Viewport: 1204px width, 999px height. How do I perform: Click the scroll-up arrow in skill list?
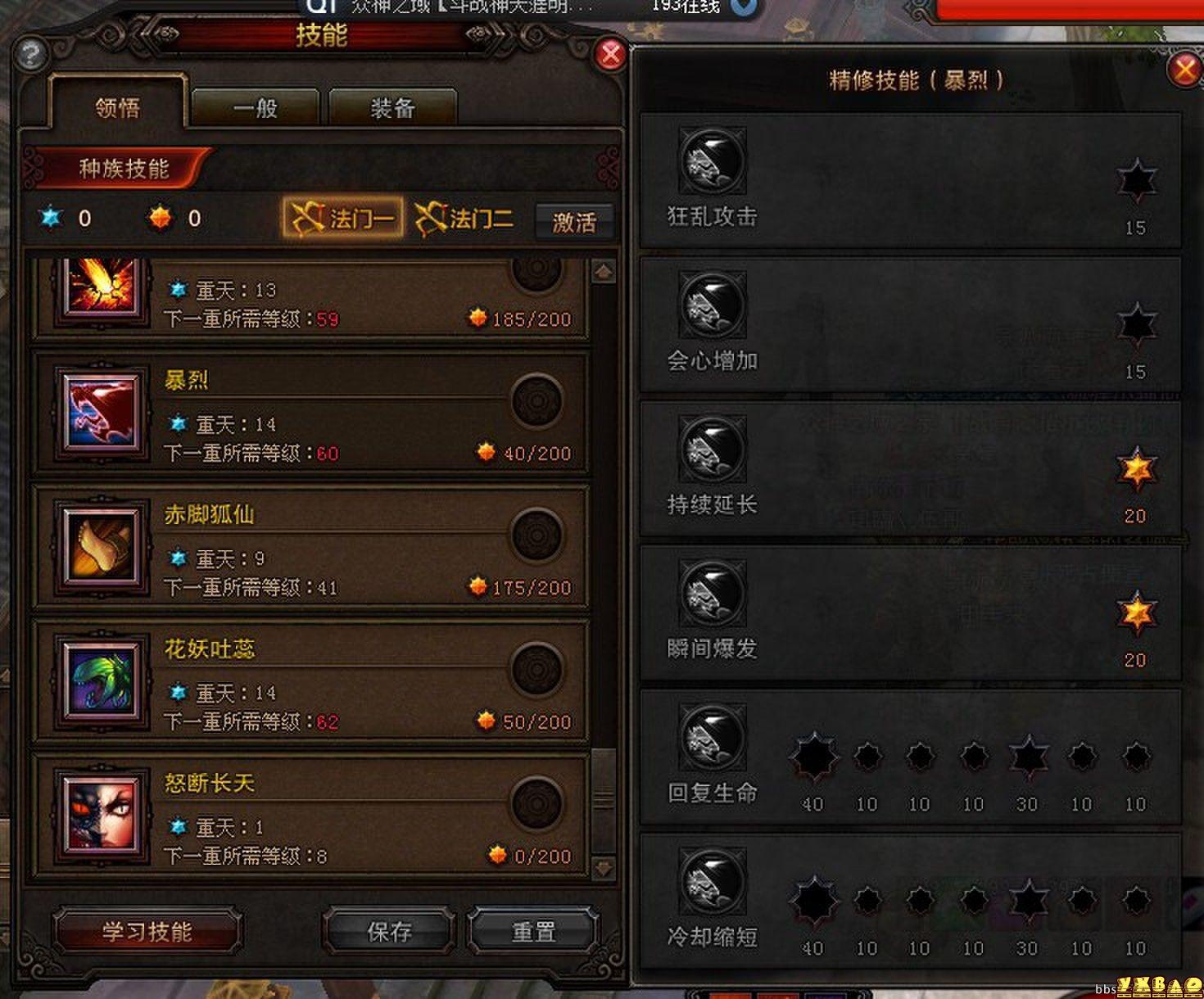click(x=603, y=270)
